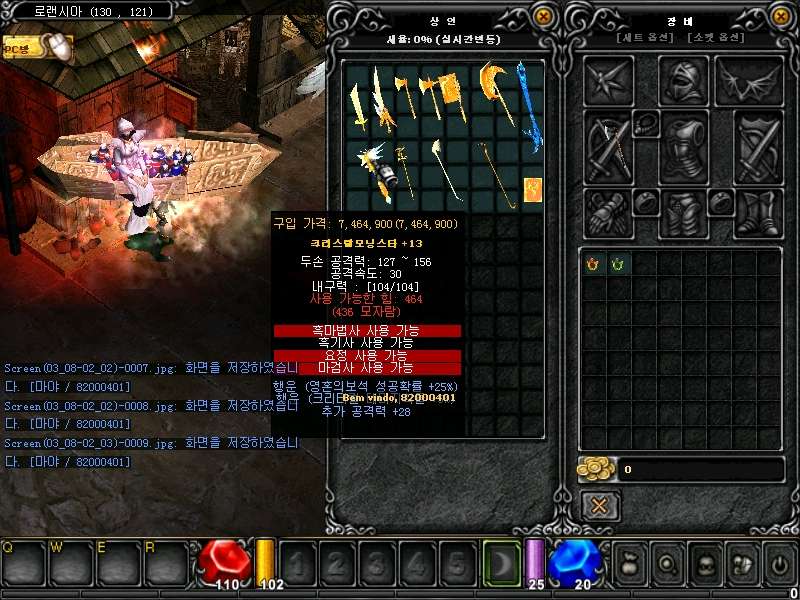Select the orange scroll item in shop

tap(533, 188)
